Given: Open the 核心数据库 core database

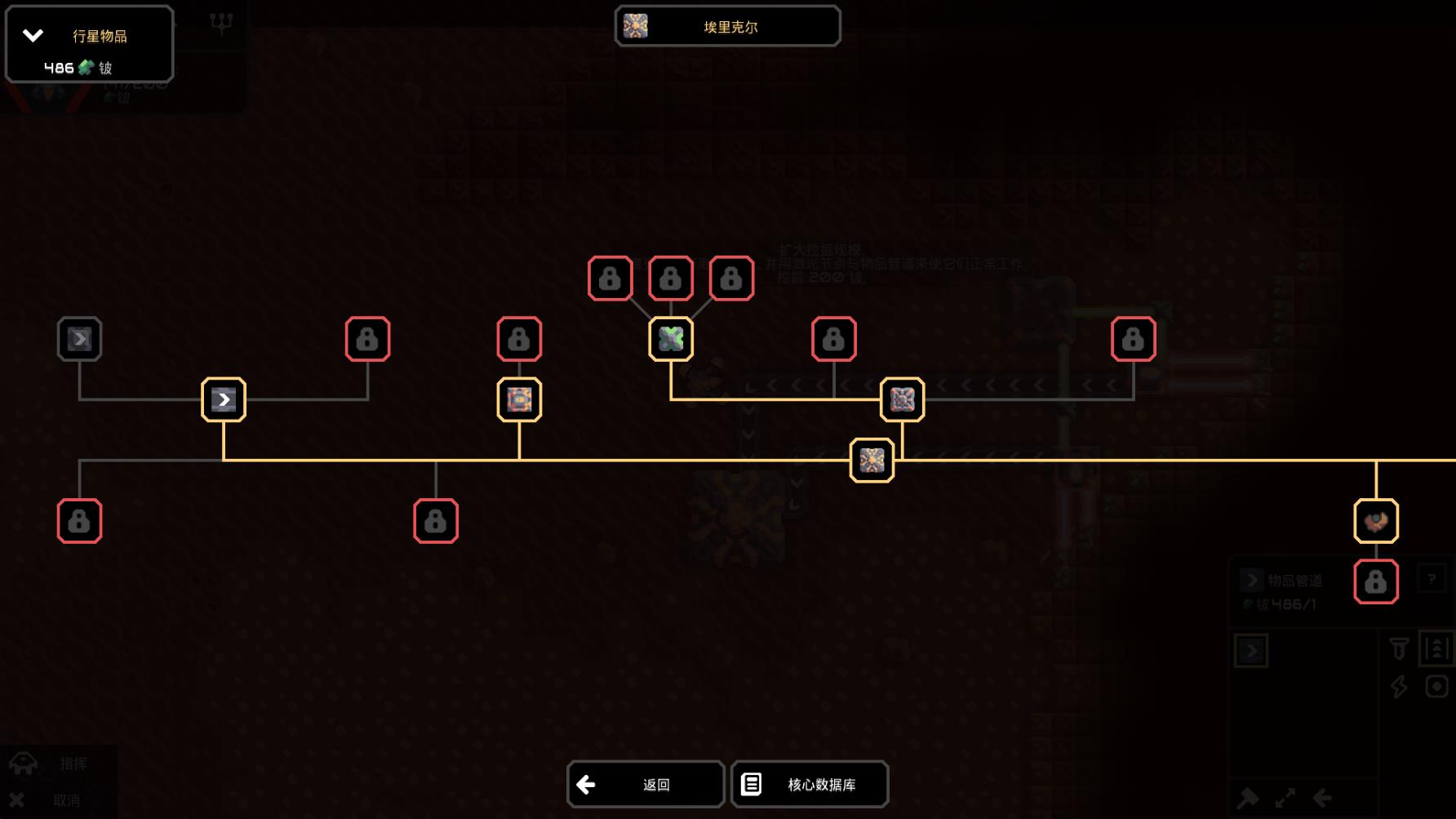Looking at the screenshot, I should tap(810, 785).
